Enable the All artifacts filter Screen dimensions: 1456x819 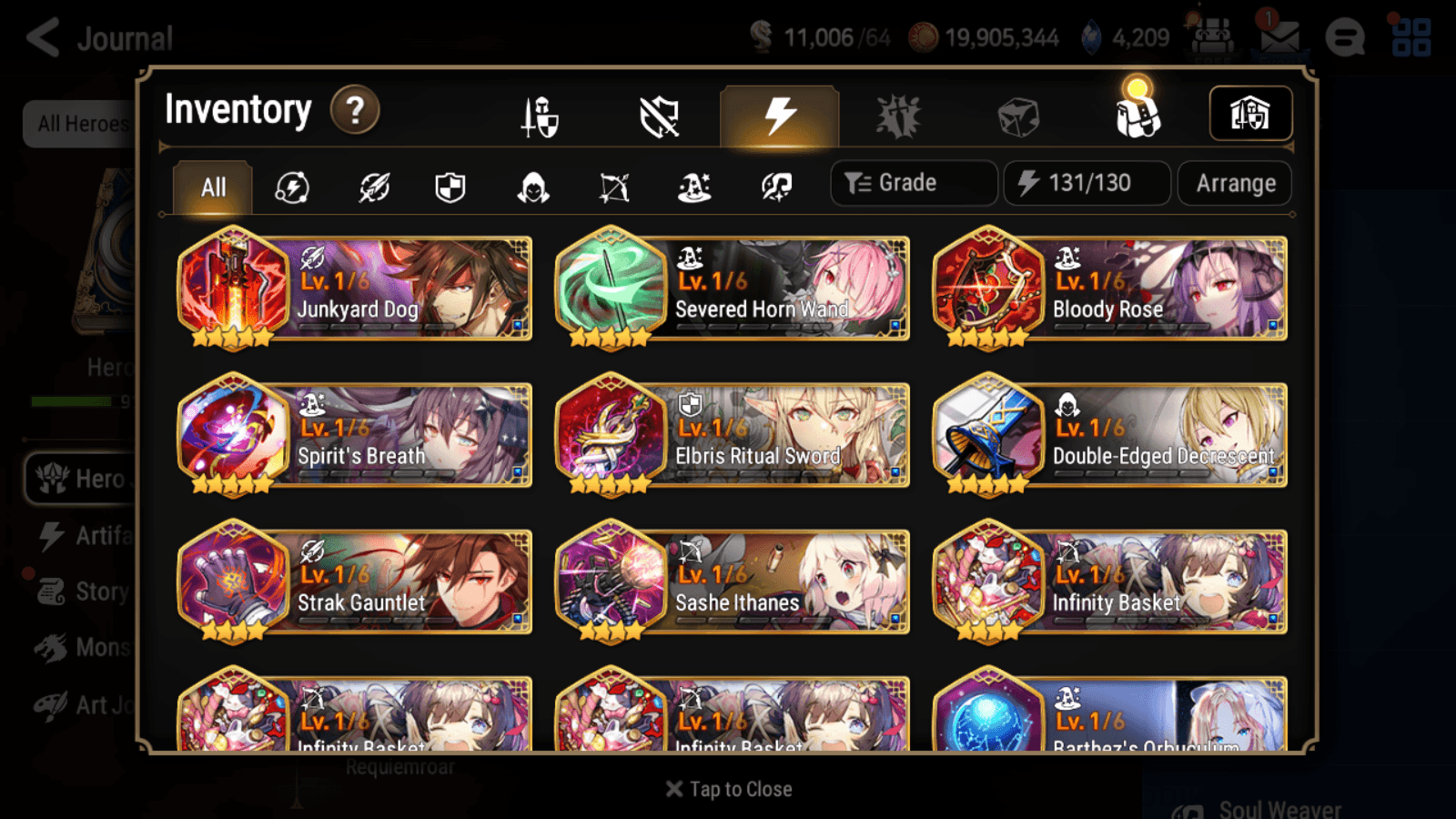coord(211,187)
